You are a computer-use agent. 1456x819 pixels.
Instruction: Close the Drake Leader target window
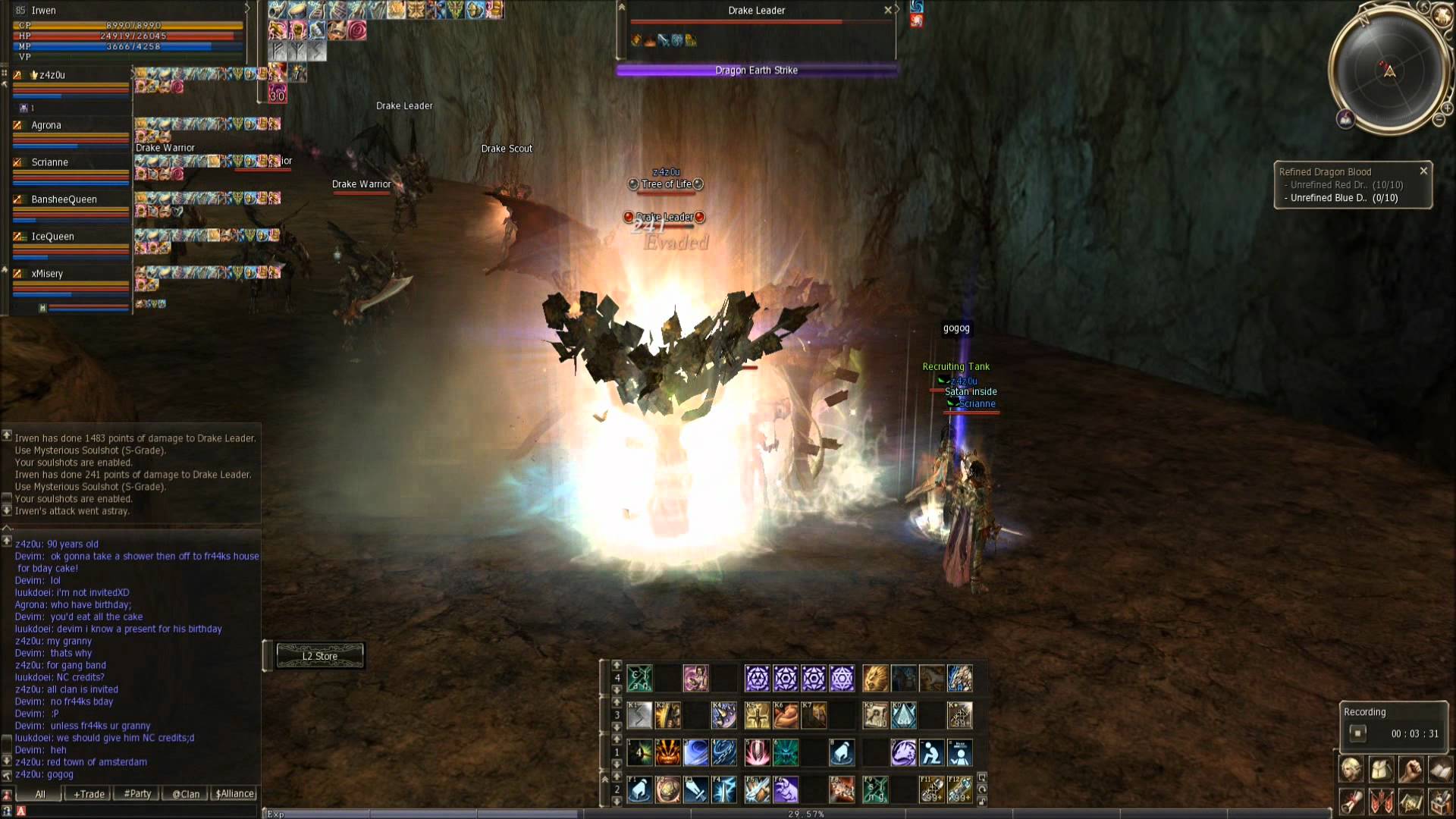tap(888, 11)
